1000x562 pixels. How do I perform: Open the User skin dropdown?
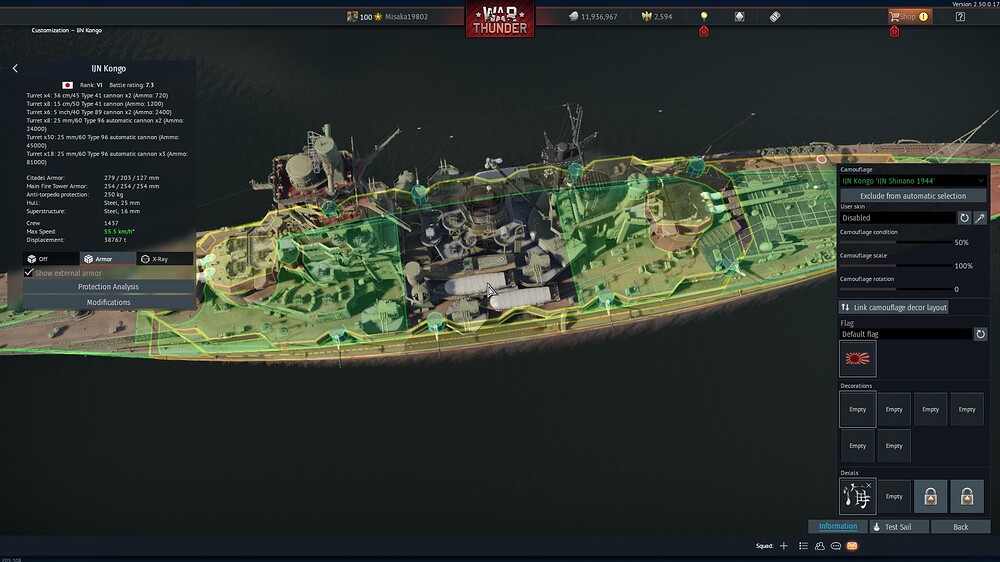click(x=897, y=218)
